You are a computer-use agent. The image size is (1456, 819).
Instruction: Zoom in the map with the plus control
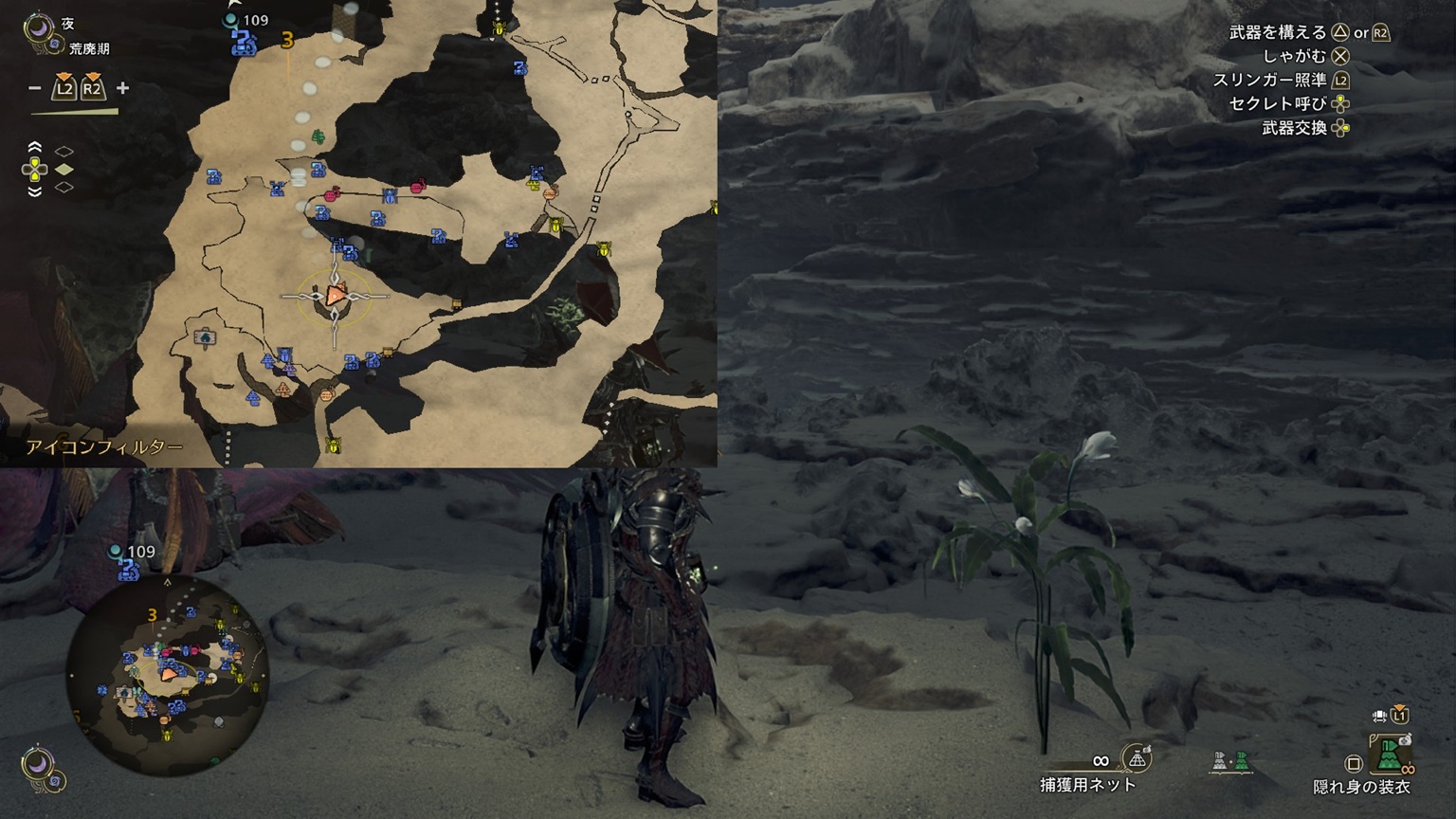coord(122,89)
